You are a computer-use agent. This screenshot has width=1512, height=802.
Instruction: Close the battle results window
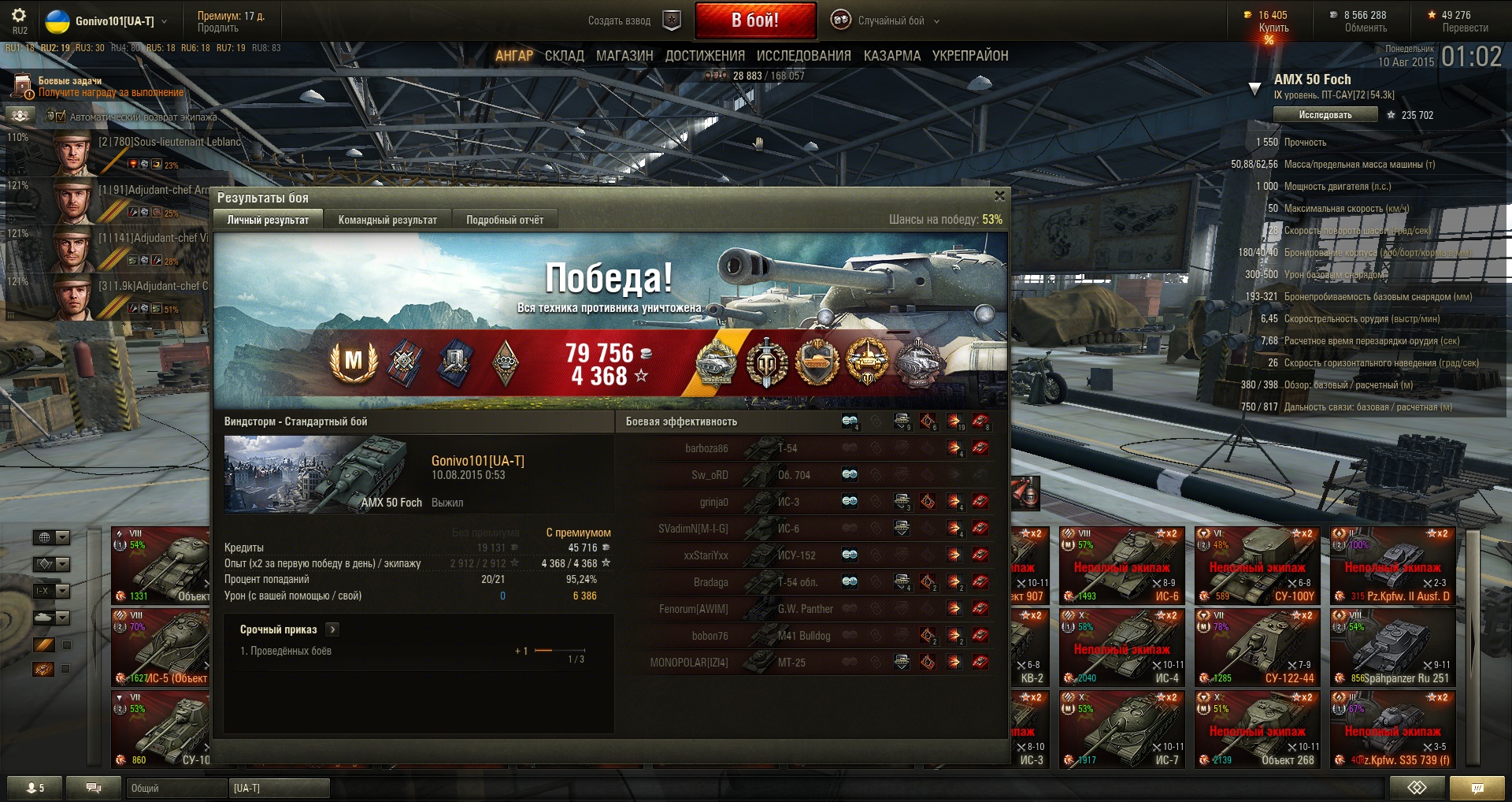999,196
